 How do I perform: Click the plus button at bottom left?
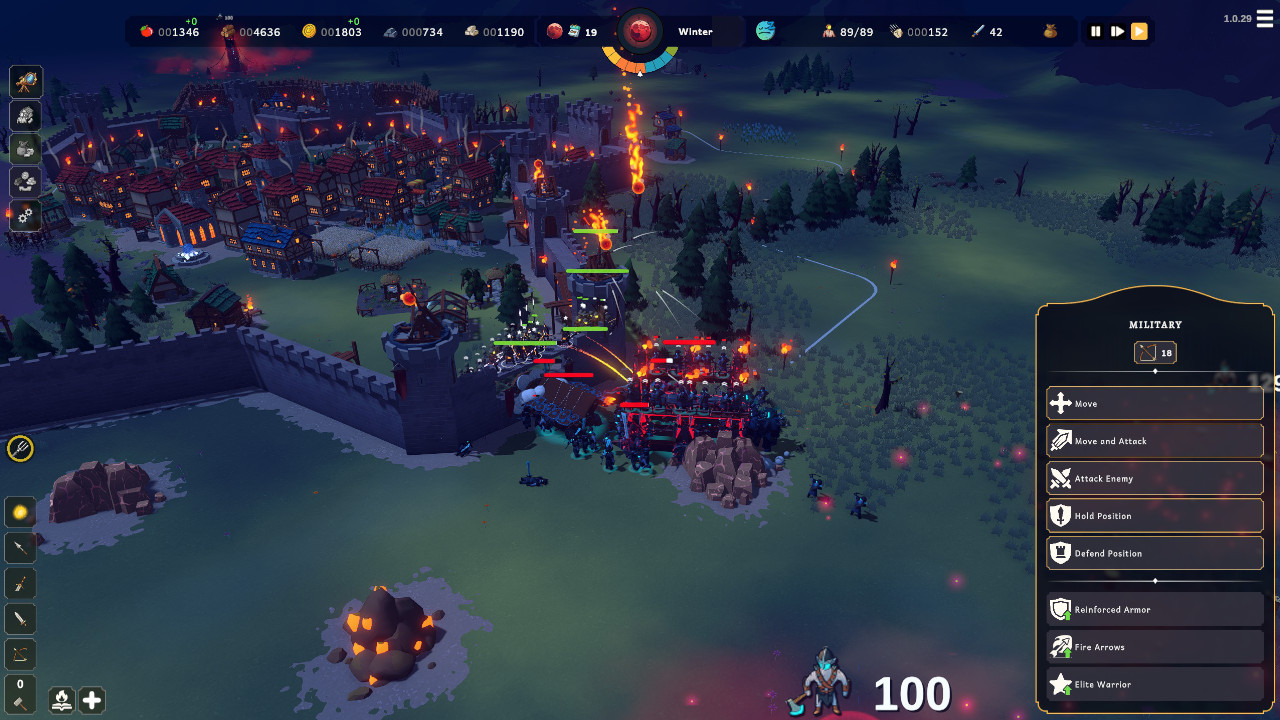91,700
